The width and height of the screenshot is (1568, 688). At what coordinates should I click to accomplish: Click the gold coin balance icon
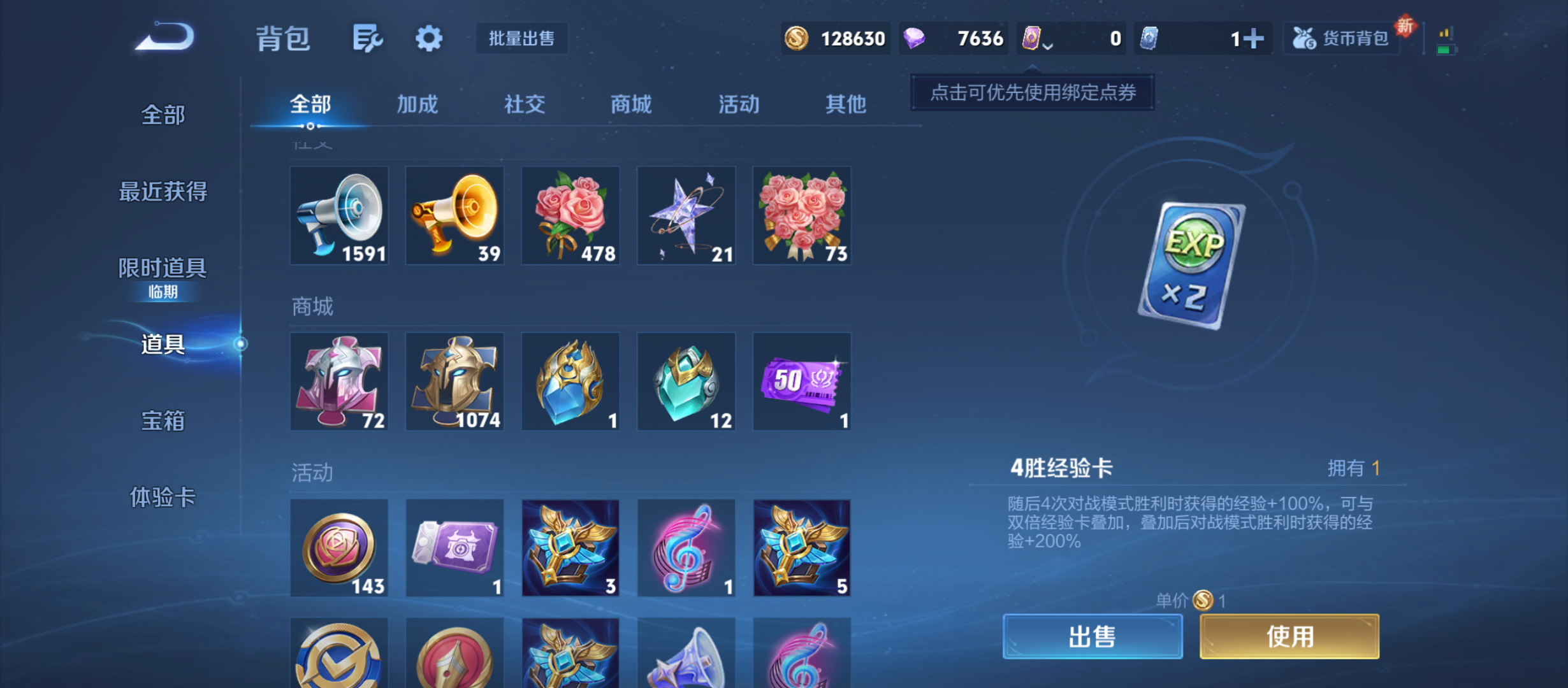point(796,38)
